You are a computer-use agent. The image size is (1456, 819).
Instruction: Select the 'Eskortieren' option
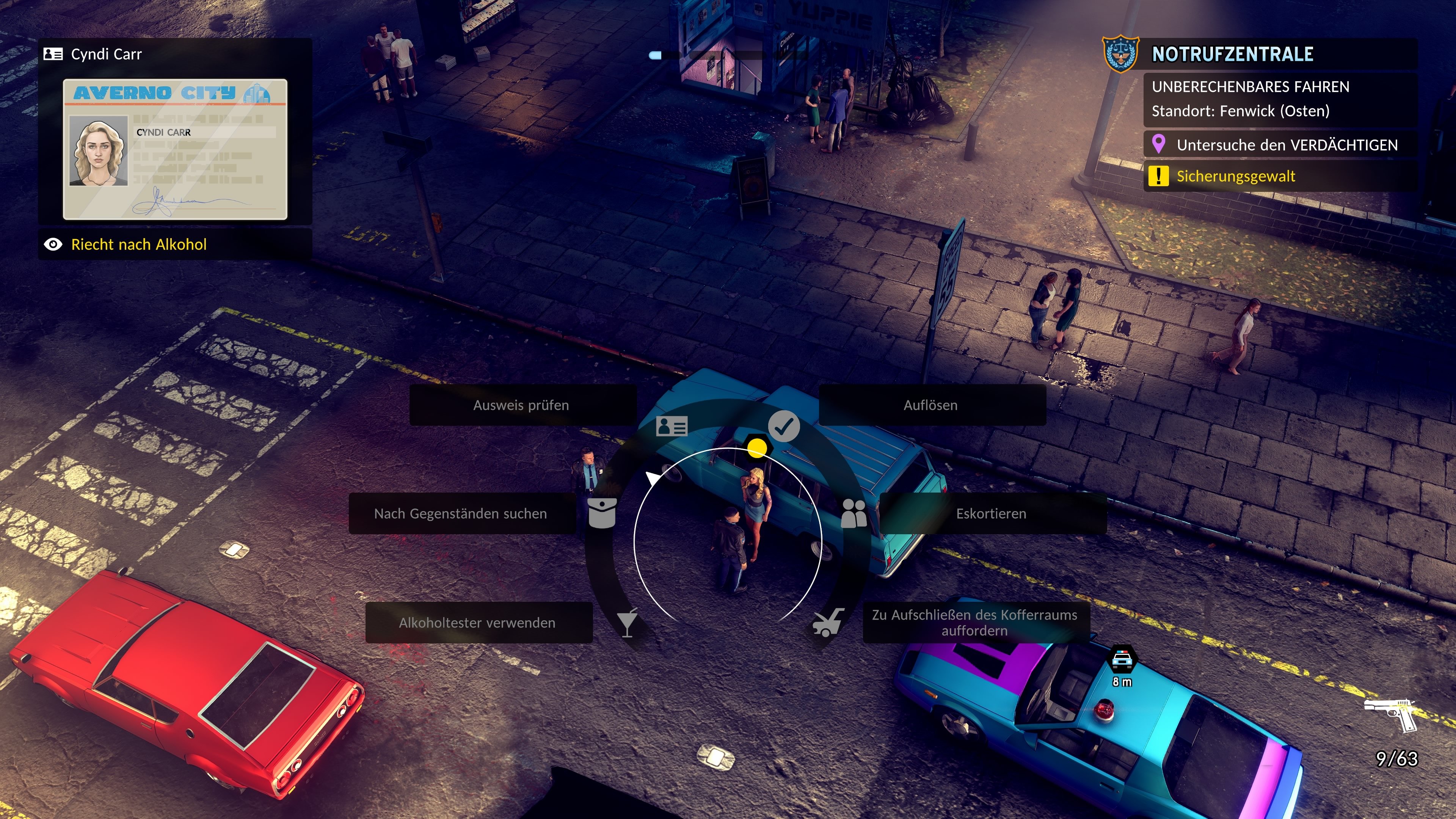coord(991,514)
